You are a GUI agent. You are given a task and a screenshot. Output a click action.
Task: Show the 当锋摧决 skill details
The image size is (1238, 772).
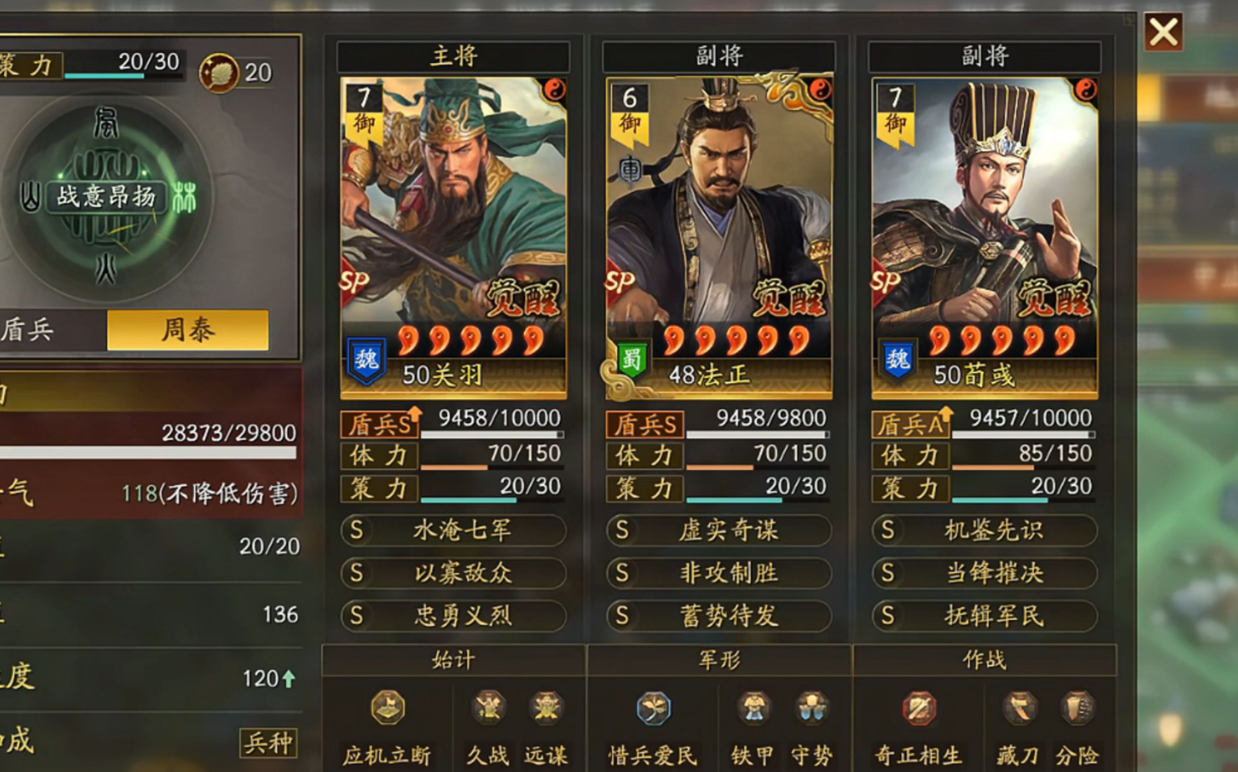click(x=985, y=573)
